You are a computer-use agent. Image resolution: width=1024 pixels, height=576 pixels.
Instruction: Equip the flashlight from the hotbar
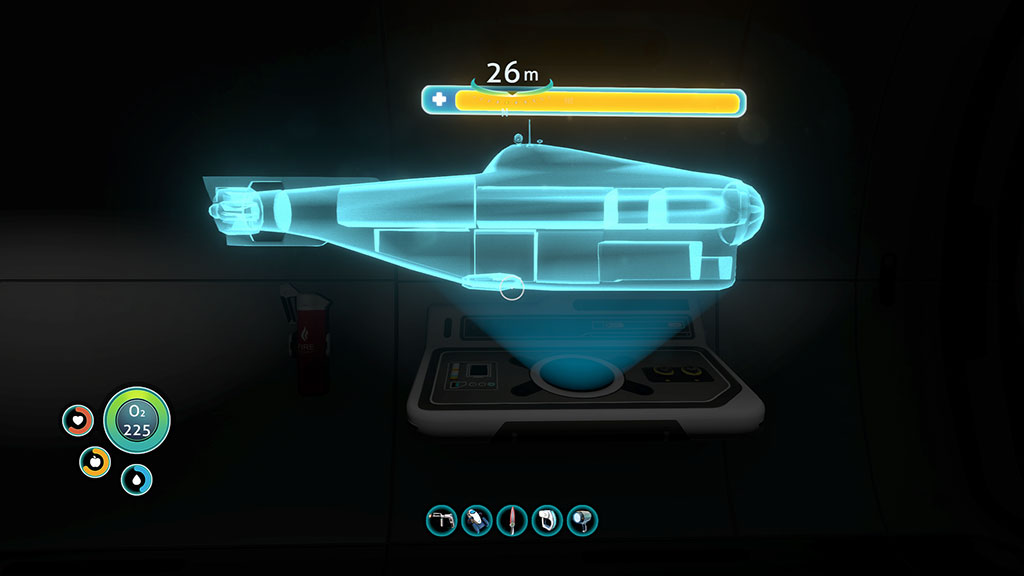coord(582,520)
